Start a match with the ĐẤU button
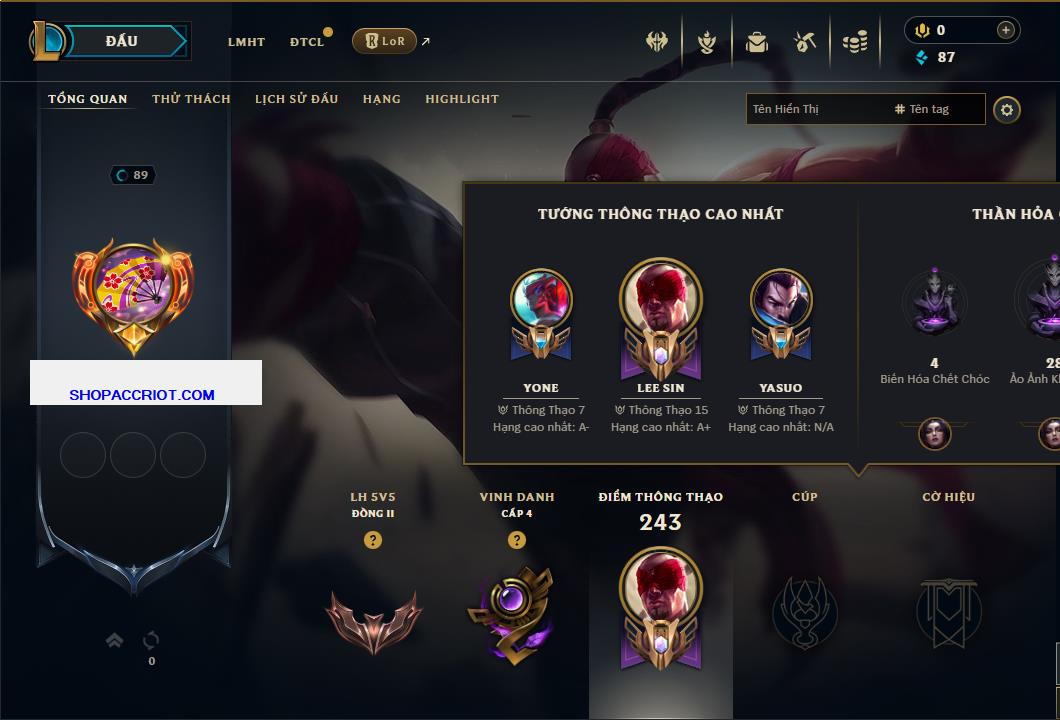 tap(122, 41)
